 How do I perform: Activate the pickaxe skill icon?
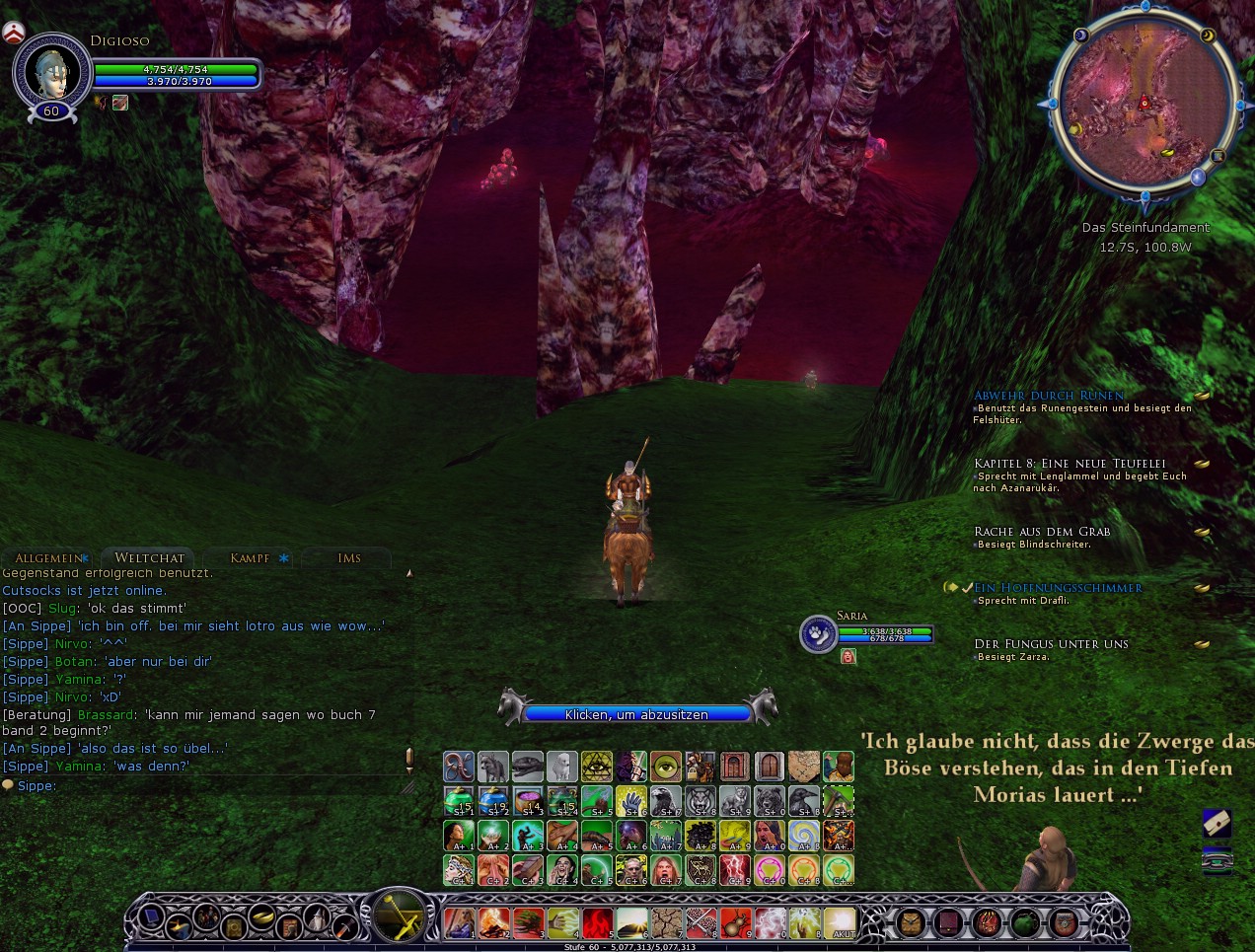(839, 801)
